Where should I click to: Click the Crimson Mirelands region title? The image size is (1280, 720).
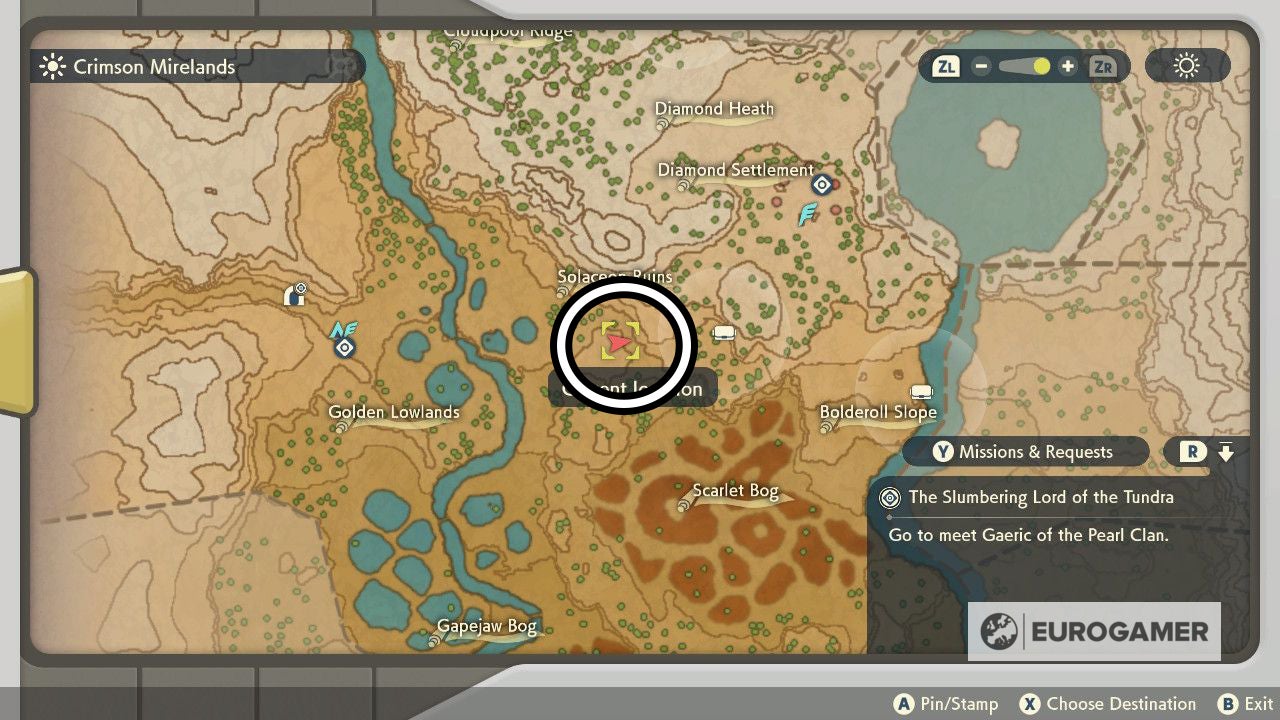(153, 66)
